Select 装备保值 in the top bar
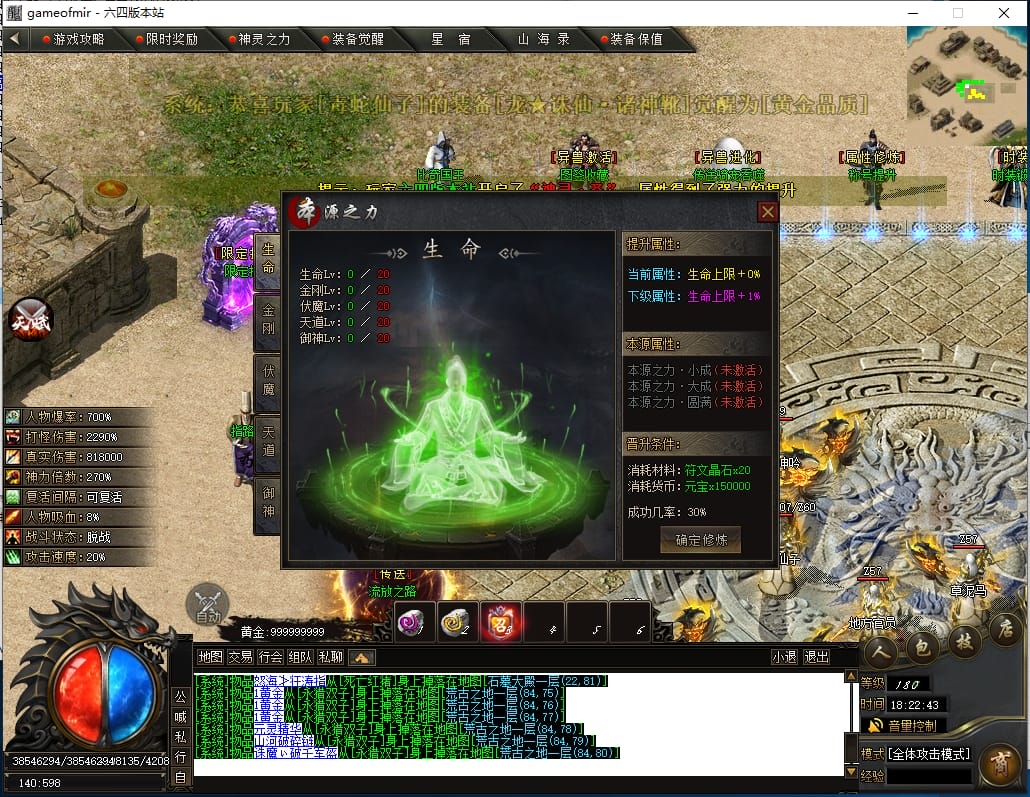The width and height of the screenshot is (1030, 797). pos(637,40)
